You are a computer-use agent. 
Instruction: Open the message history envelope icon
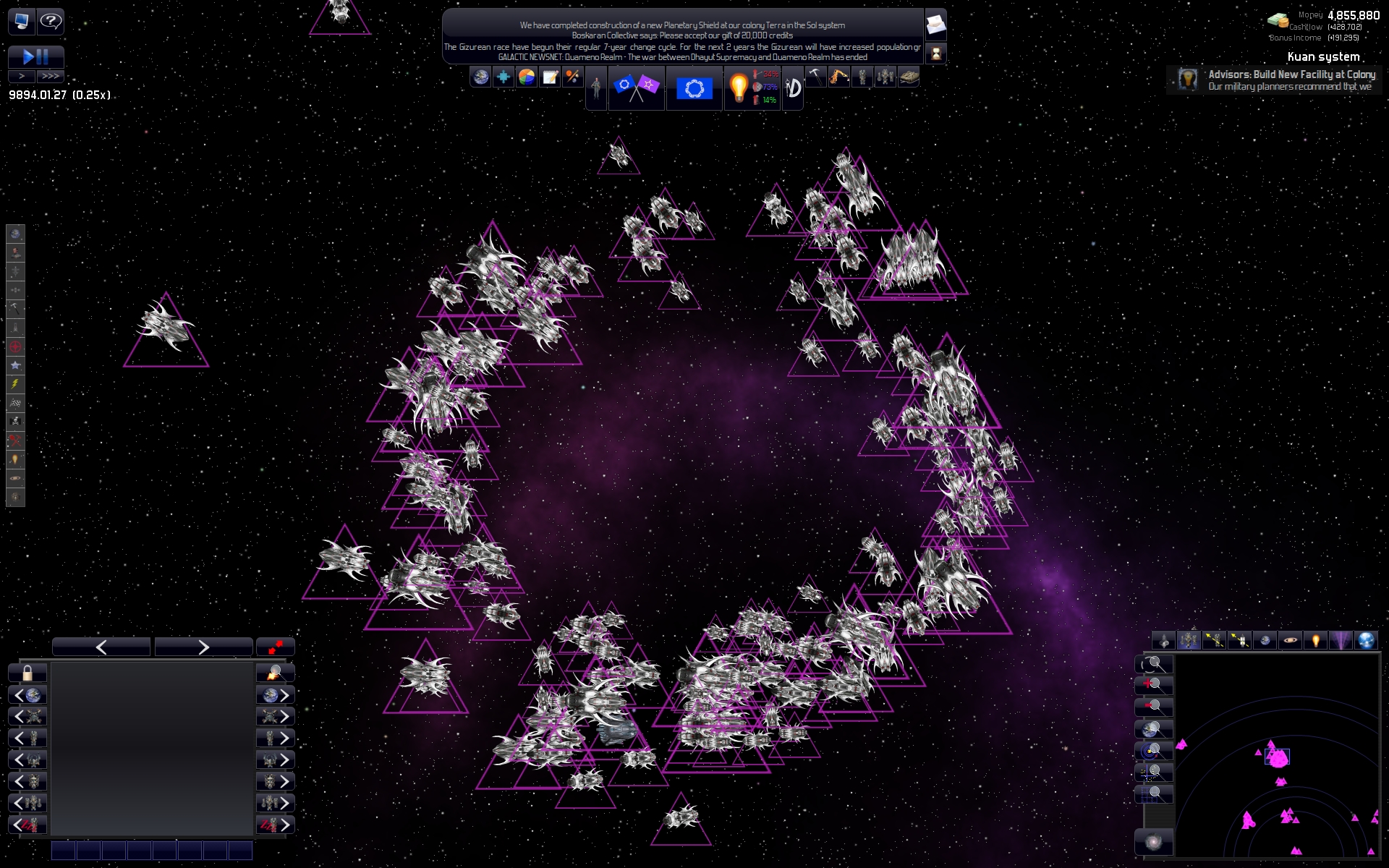pyautogui.click(x=935, y=25)
